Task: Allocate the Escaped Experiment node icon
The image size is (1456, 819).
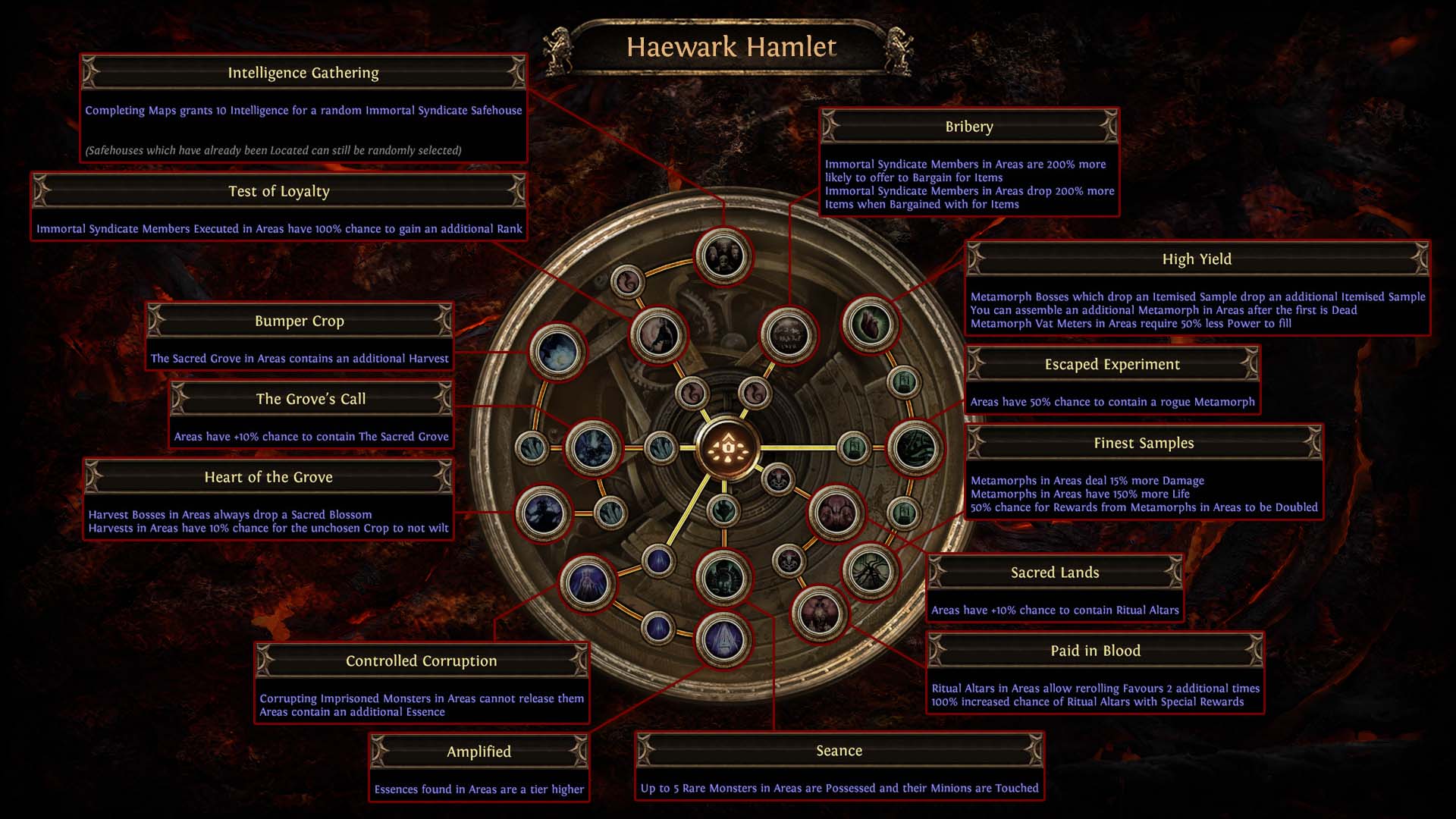Action: pyautogui.click(x=915, y=448)
